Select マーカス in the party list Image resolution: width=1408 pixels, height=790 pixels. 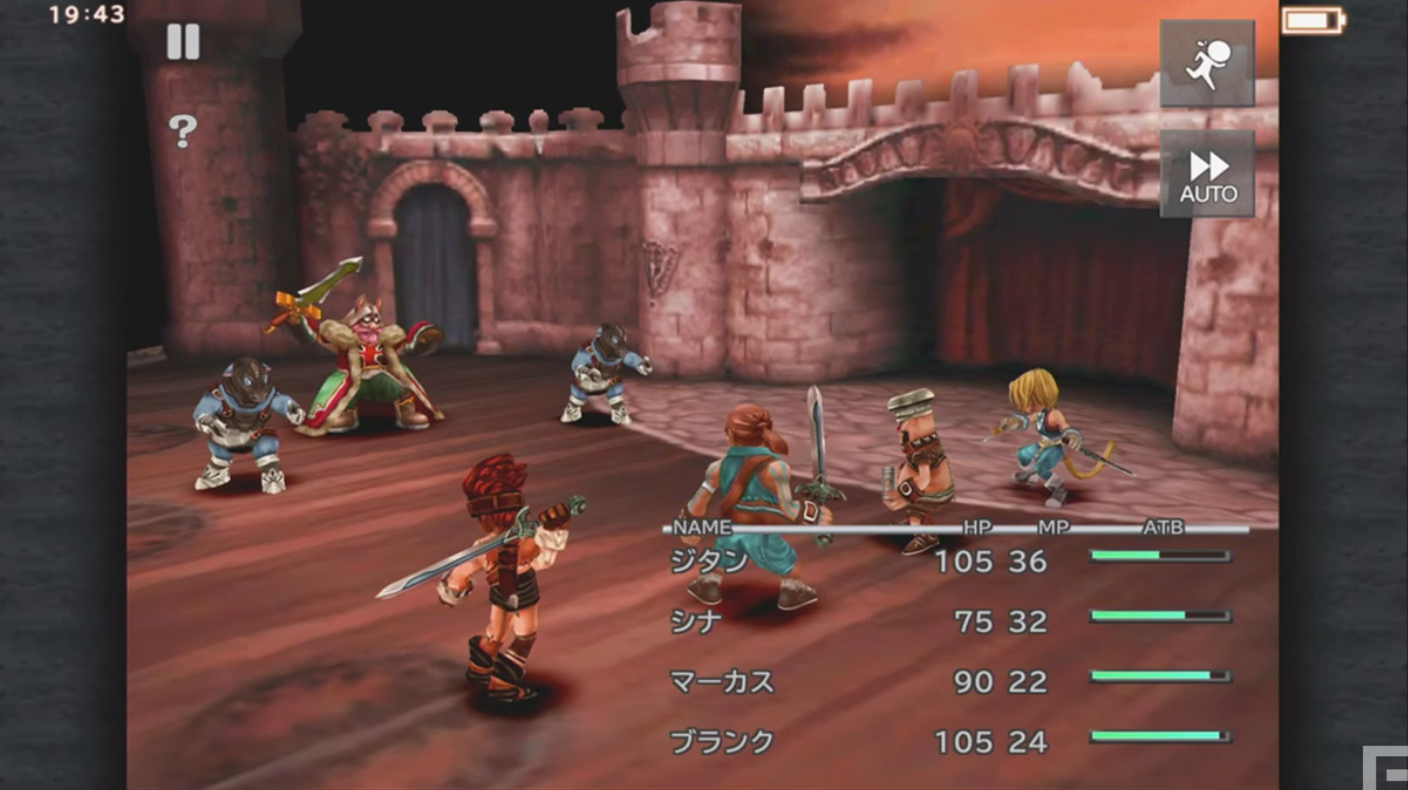[x=722, y=682]
